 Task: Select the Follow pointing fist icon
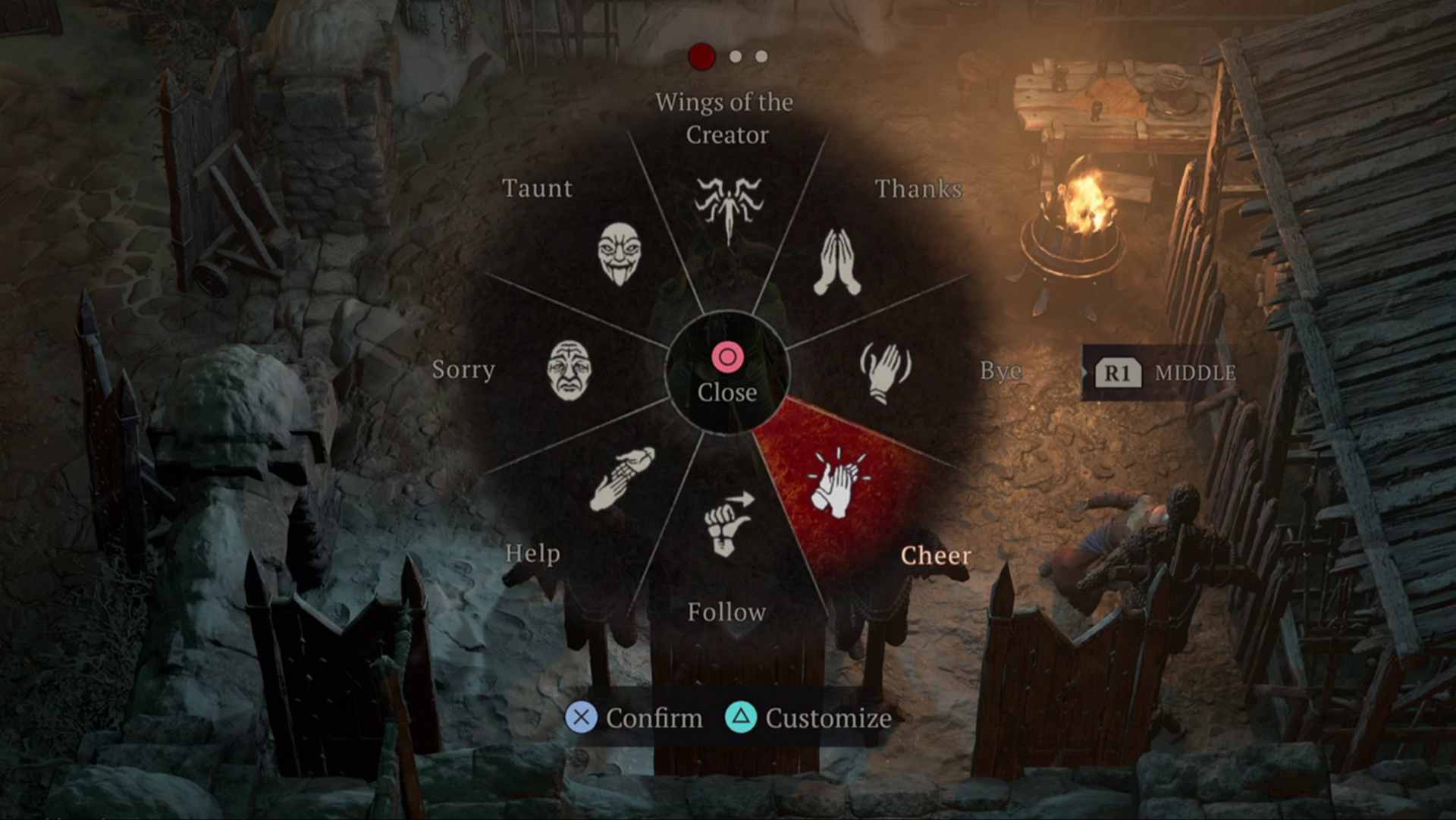point(729,523)
